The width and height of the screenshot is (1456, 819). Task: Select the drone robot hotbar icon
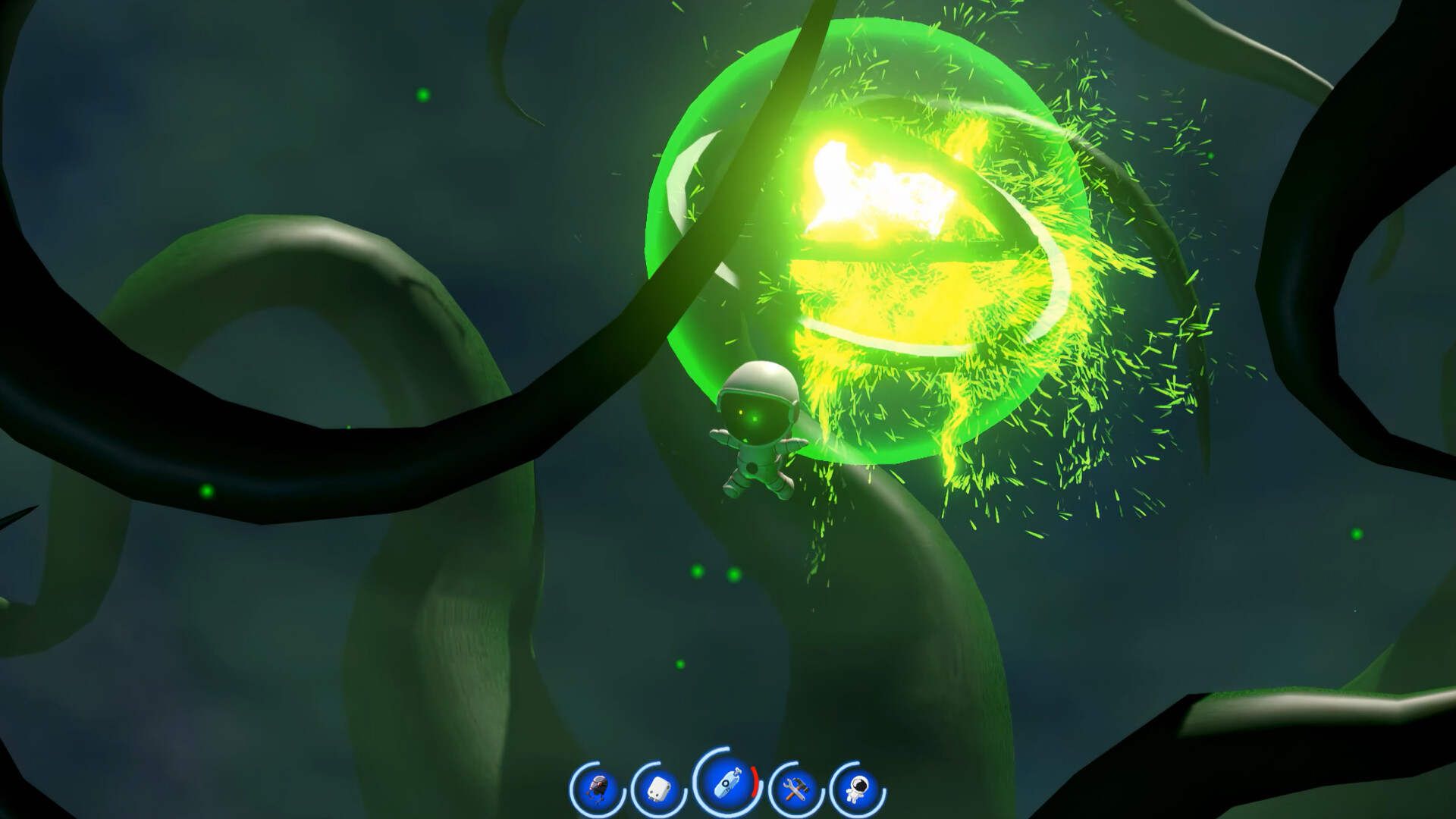[x=597, y=787]
